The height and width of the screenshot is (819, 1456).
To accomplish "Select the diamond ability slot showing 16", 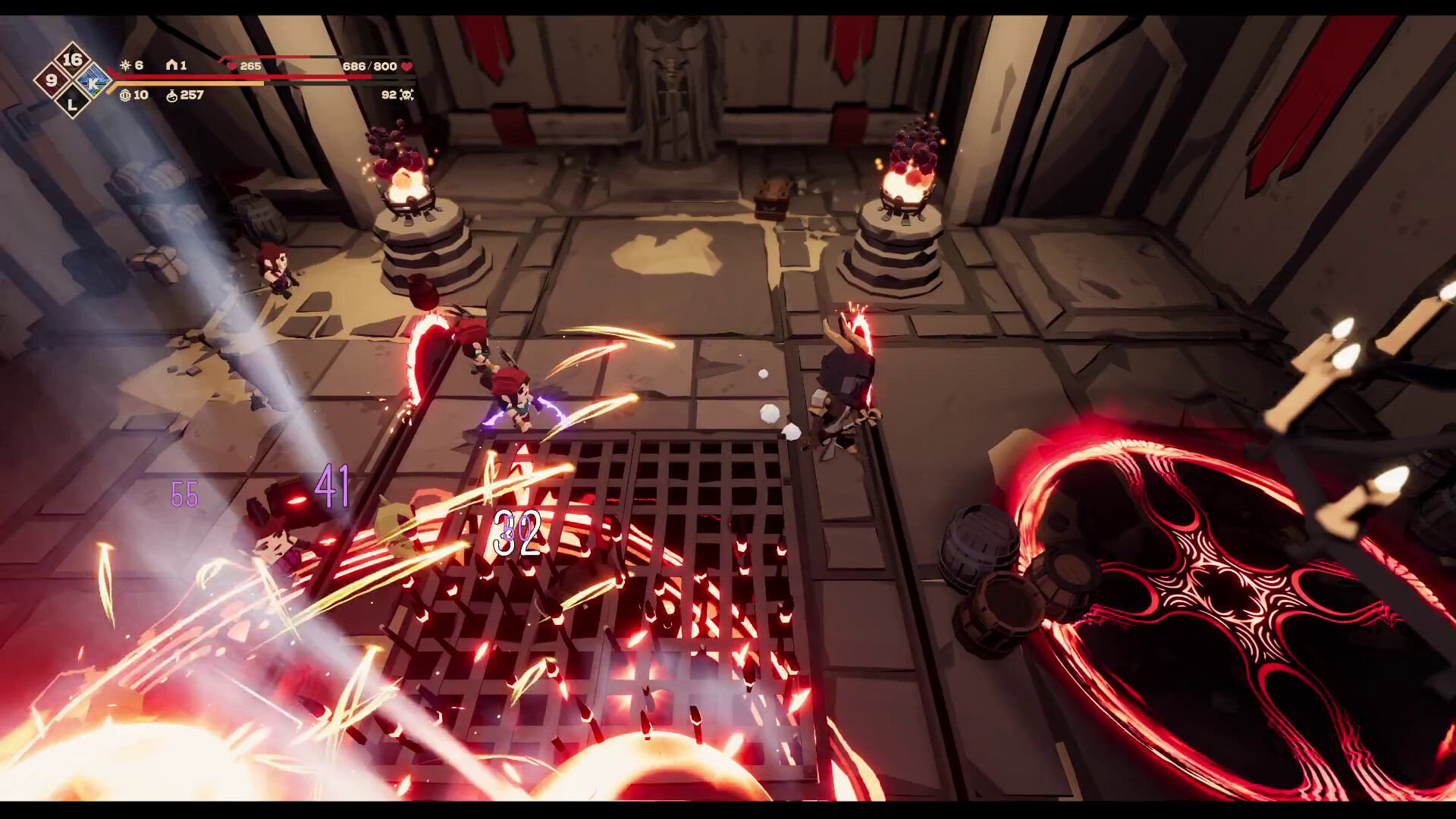I will click(x=74, y=59).
